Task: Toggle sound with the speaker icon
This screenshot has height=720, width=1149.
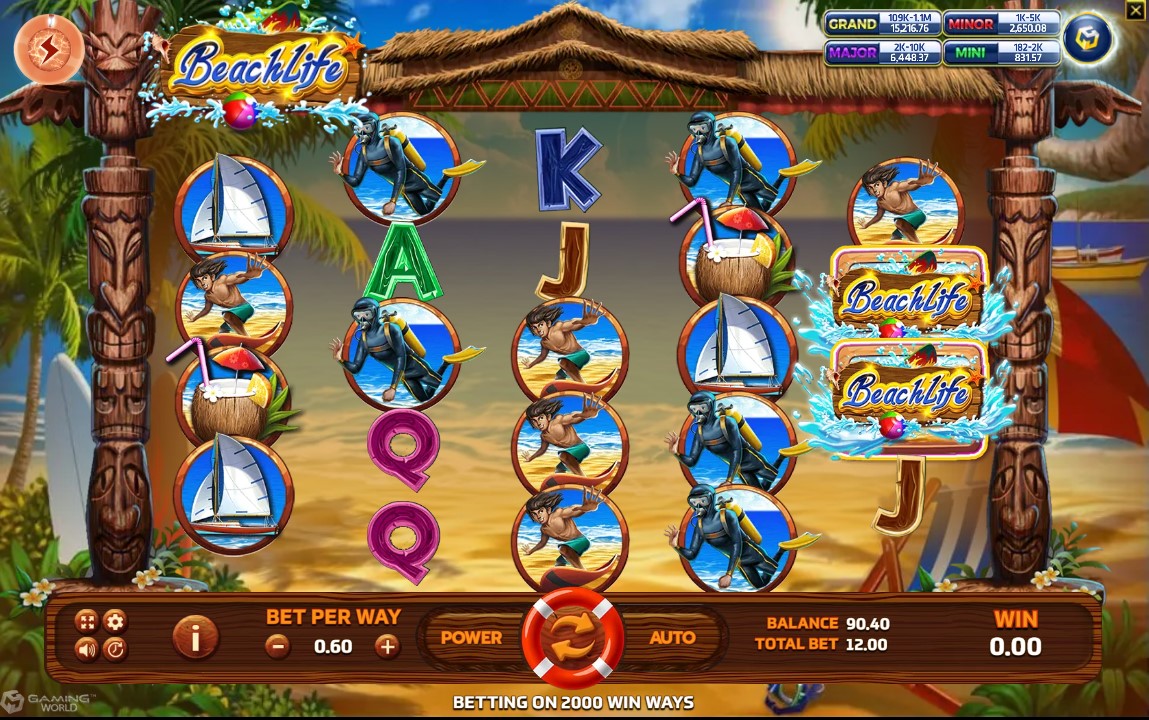Action: [87, 650]
